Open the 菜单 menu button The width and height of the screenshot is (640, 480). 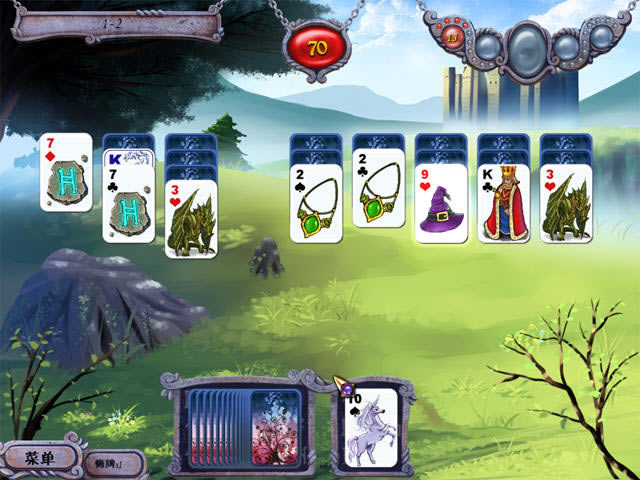point(39,458)
